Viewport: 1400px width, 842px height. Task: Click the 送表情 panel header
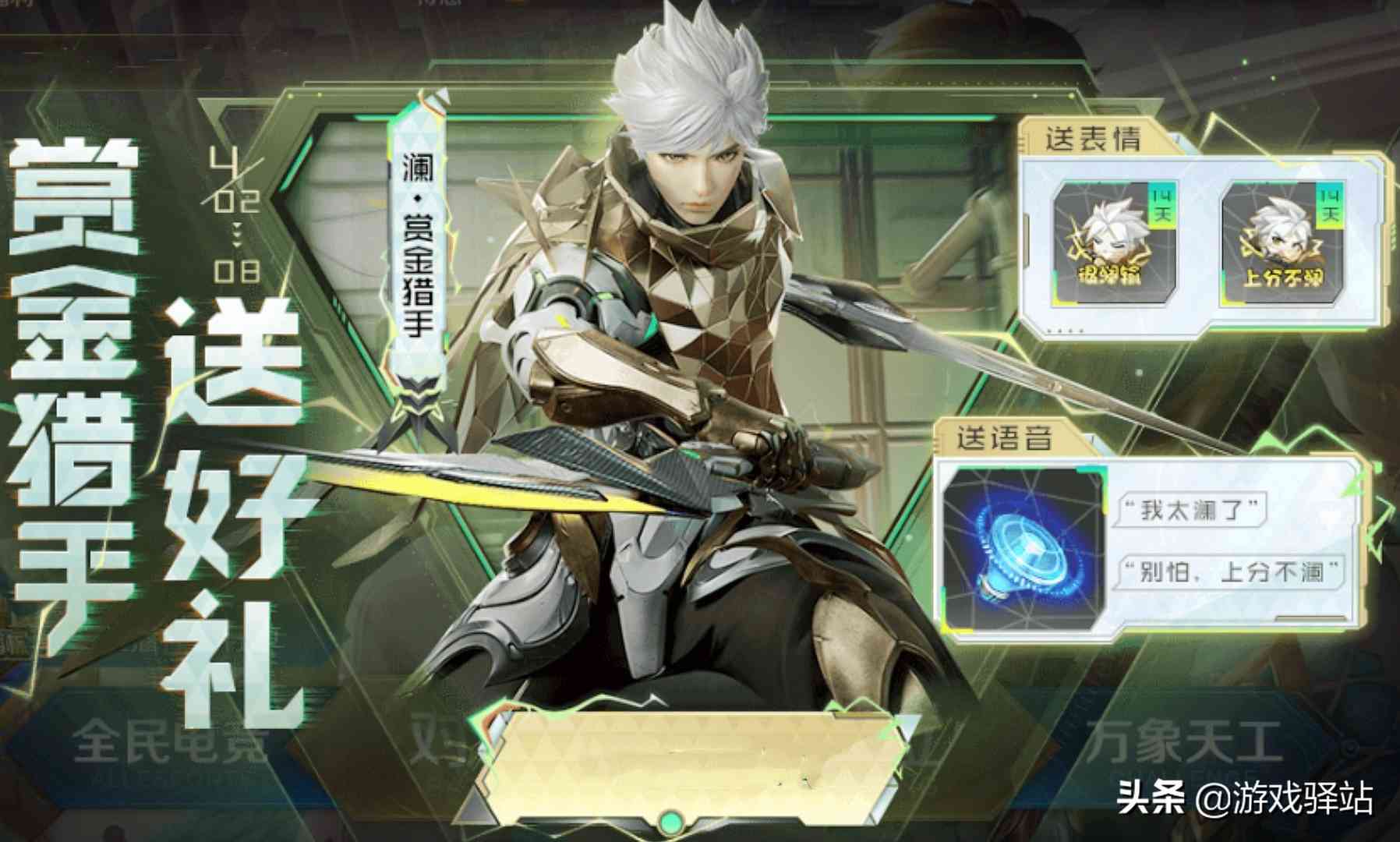point(1093,140)
